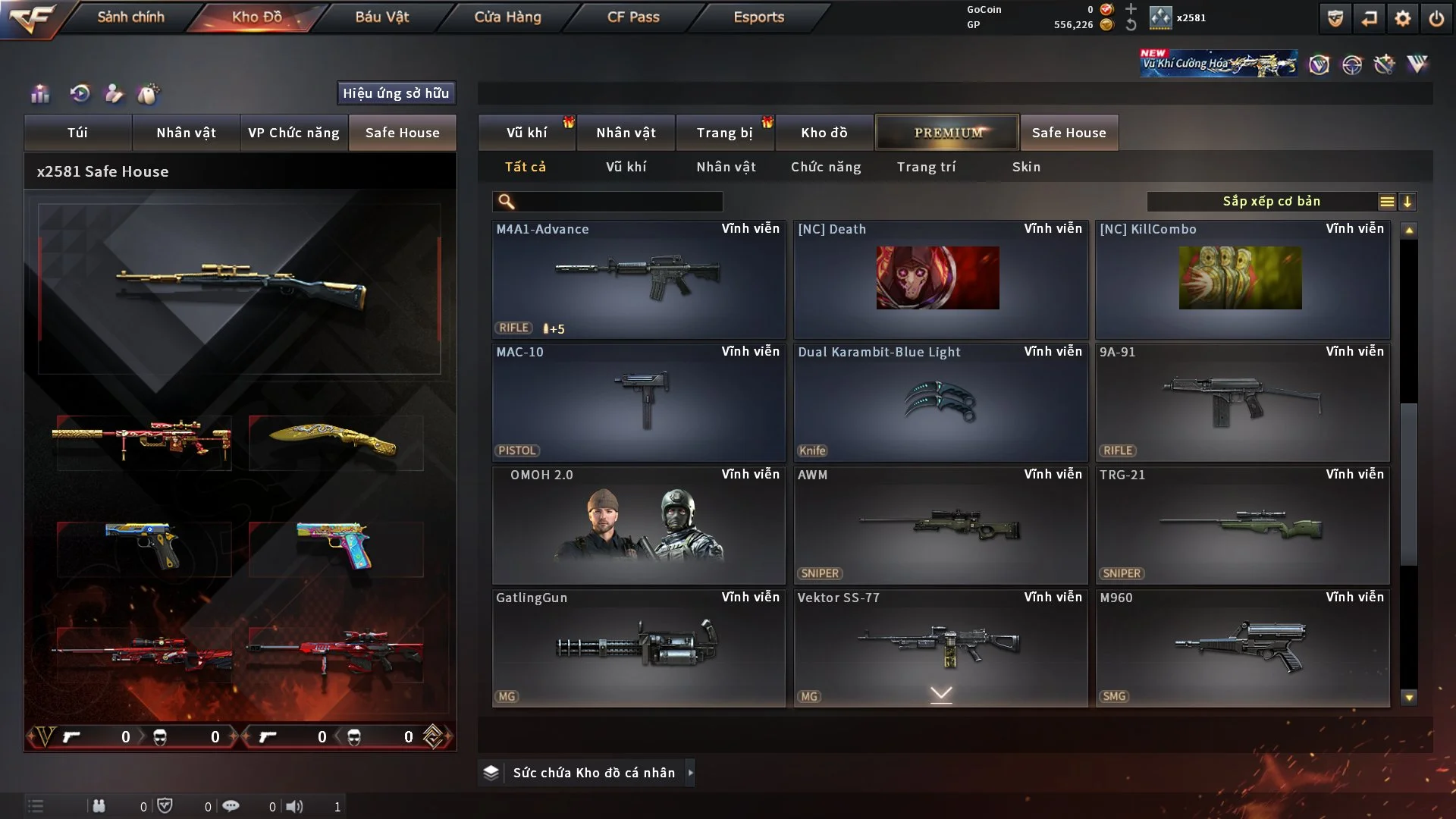Switch to the Trang bị equipment tab
The width and height of the screenshot is (1456, 819).
pos(724,133)
